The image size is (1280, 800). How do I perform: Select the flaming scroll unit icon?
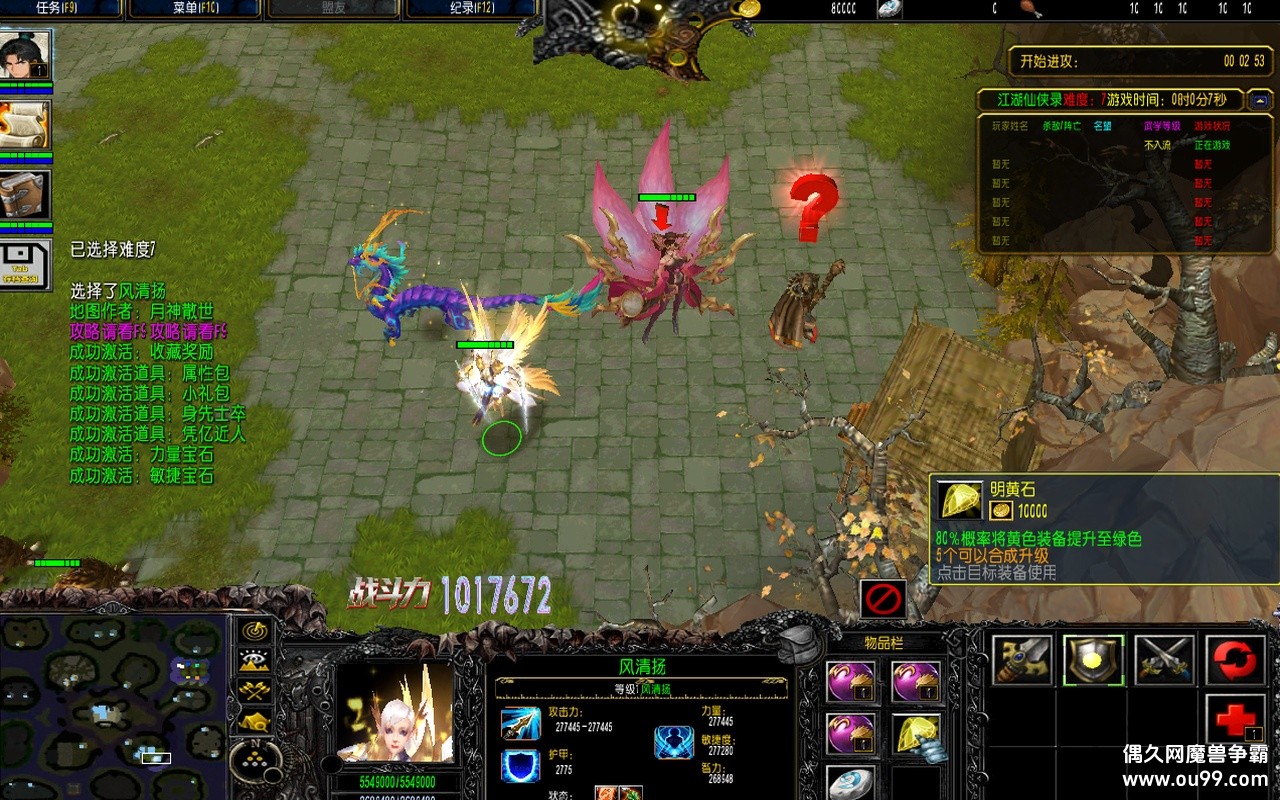(25, 125)
